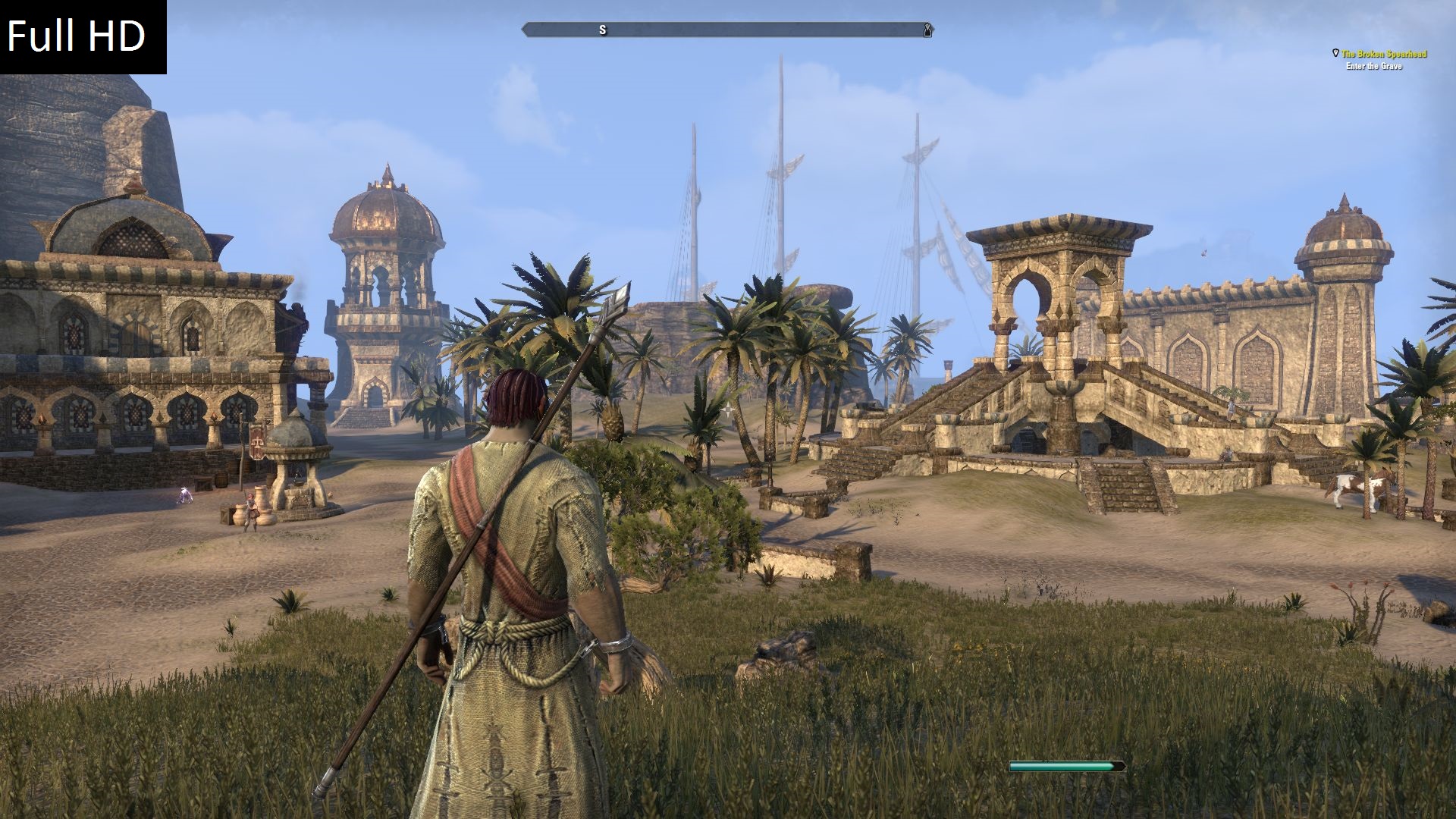Click the quest pin icon beside The Broken Spearhead

[1335, 54]
